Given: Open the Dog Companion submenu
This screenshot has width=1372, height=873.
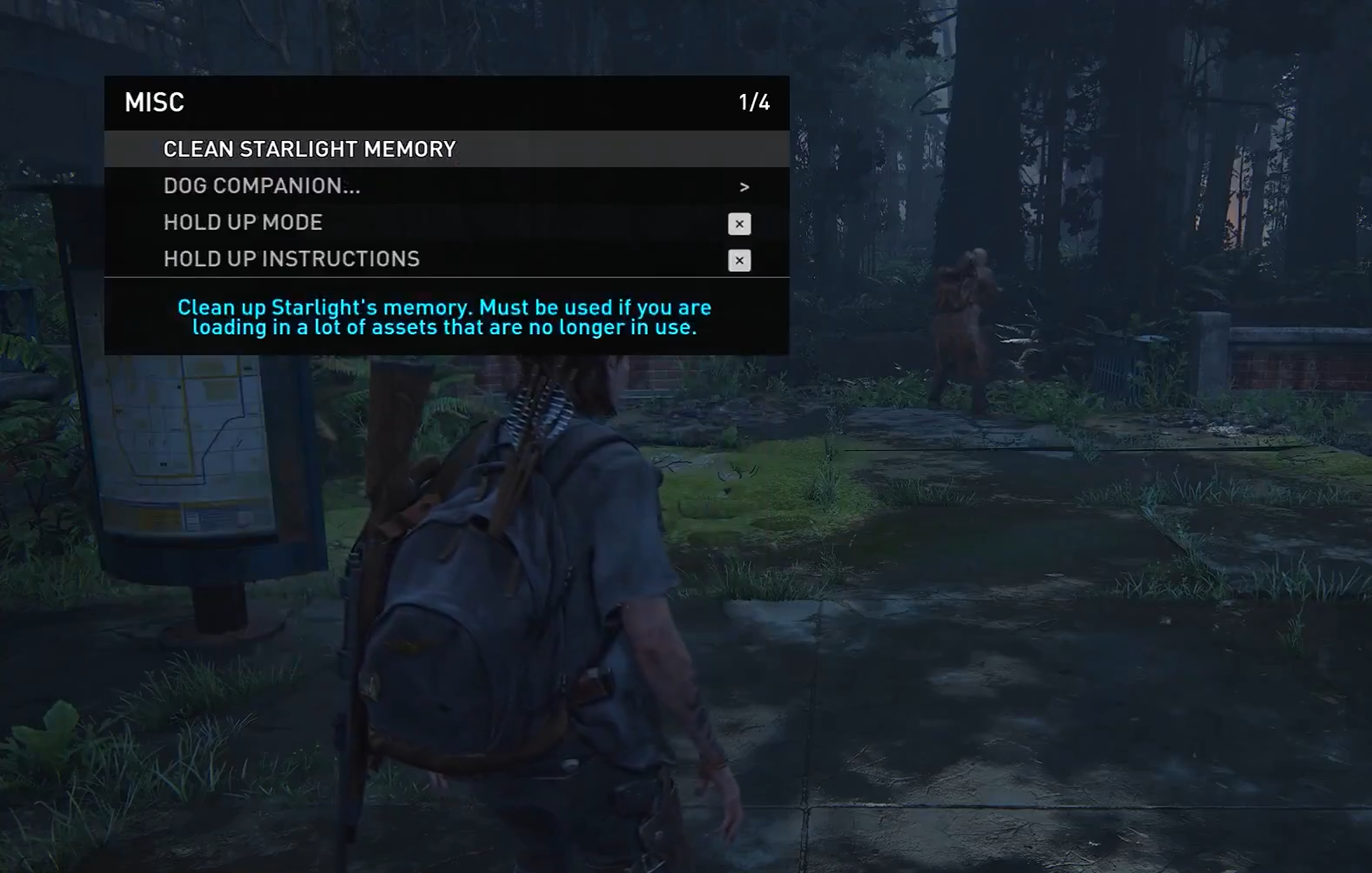Looking at the screenshot, I should click(x=262, y=186).
